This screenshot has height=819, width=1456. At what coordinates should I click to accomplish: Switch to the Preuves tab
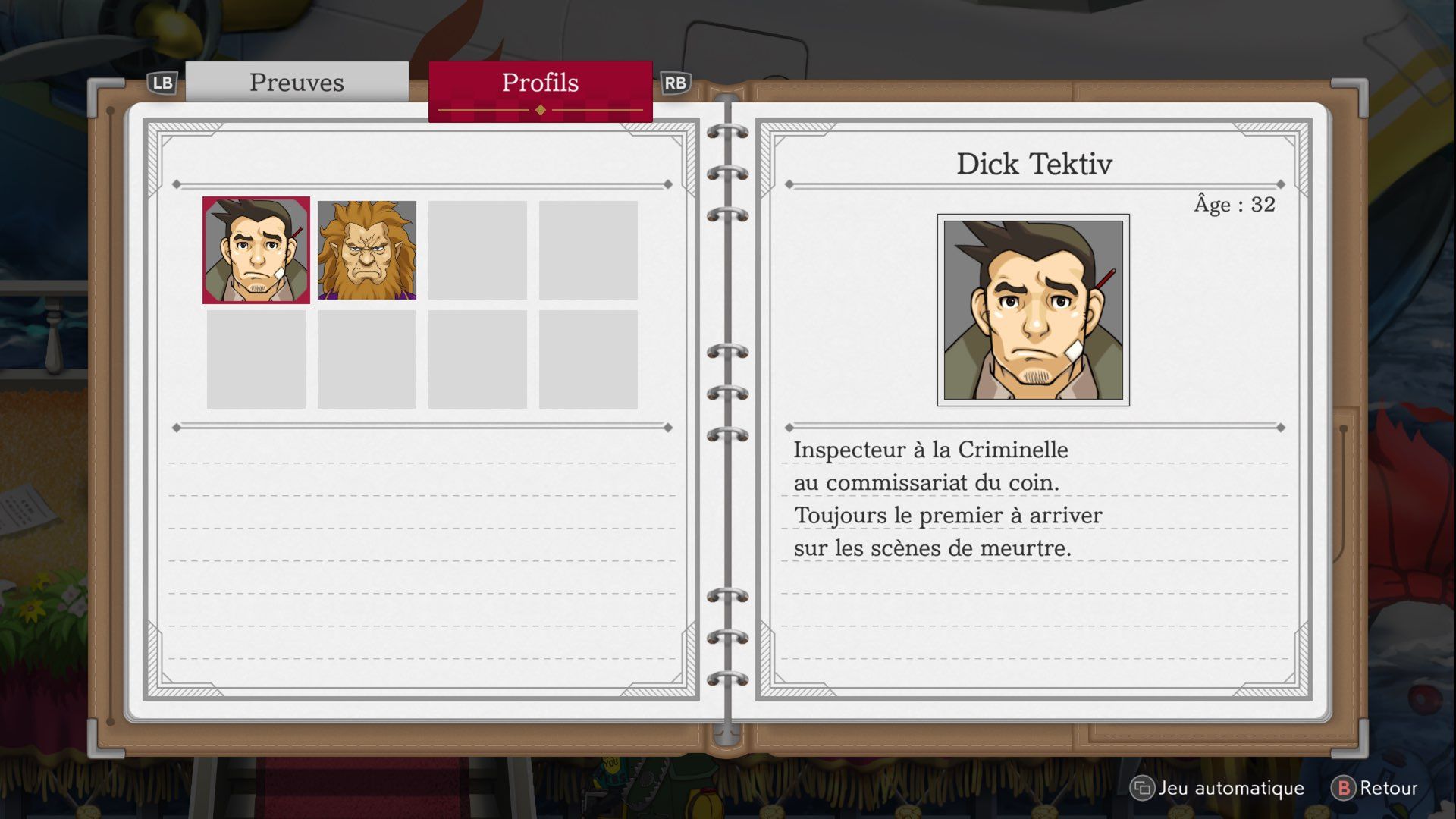[x=297, y=82]
